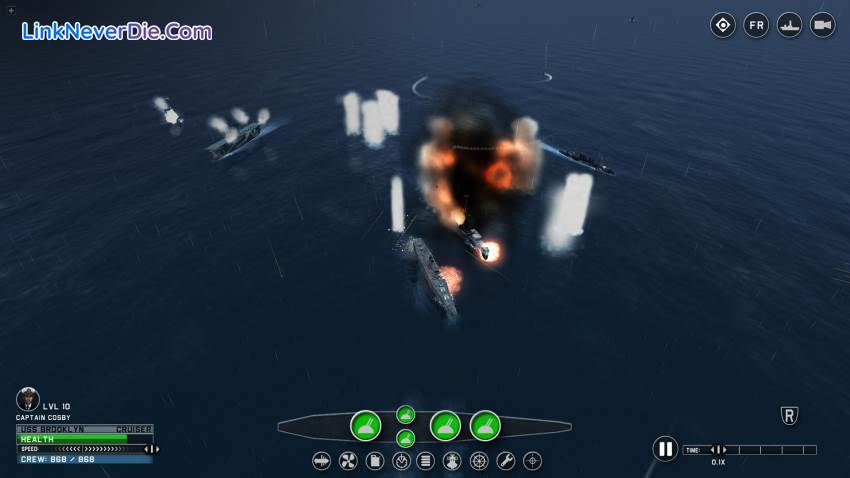Click Captain Cosby's portrait

click(27, 399)
